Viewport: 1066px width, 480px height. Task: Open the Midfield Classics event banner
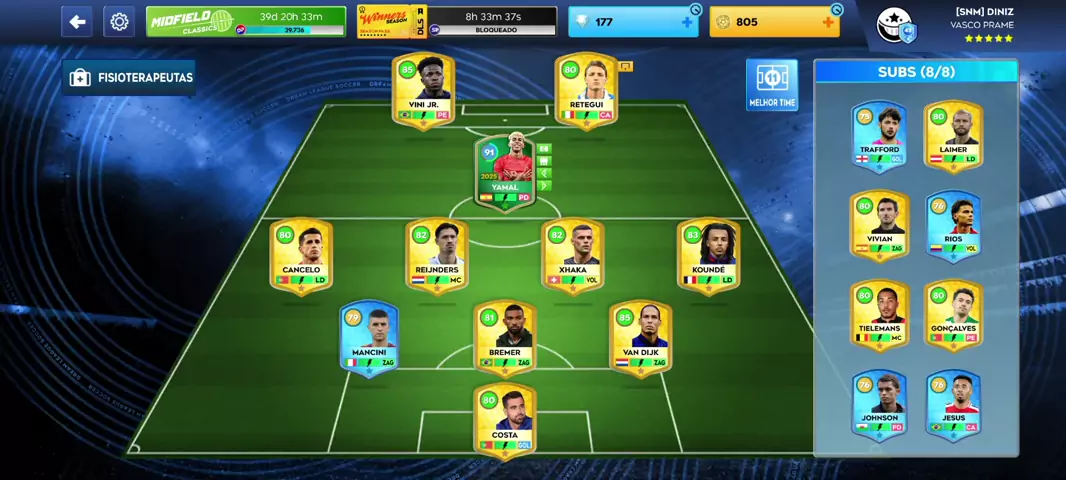pyautogui.click(x=246, y=22)
